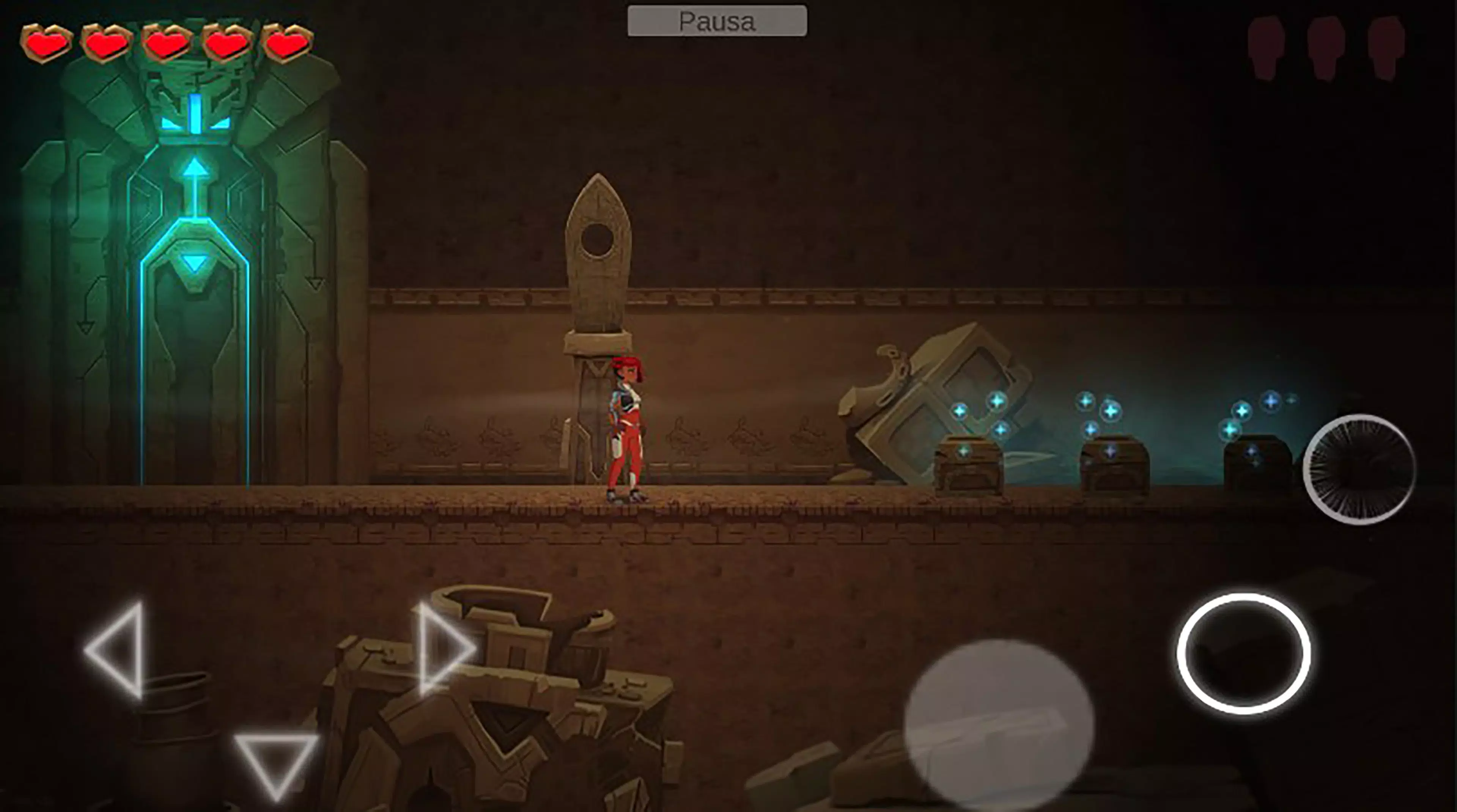Tap the right arrow move control

coord(442,649)
